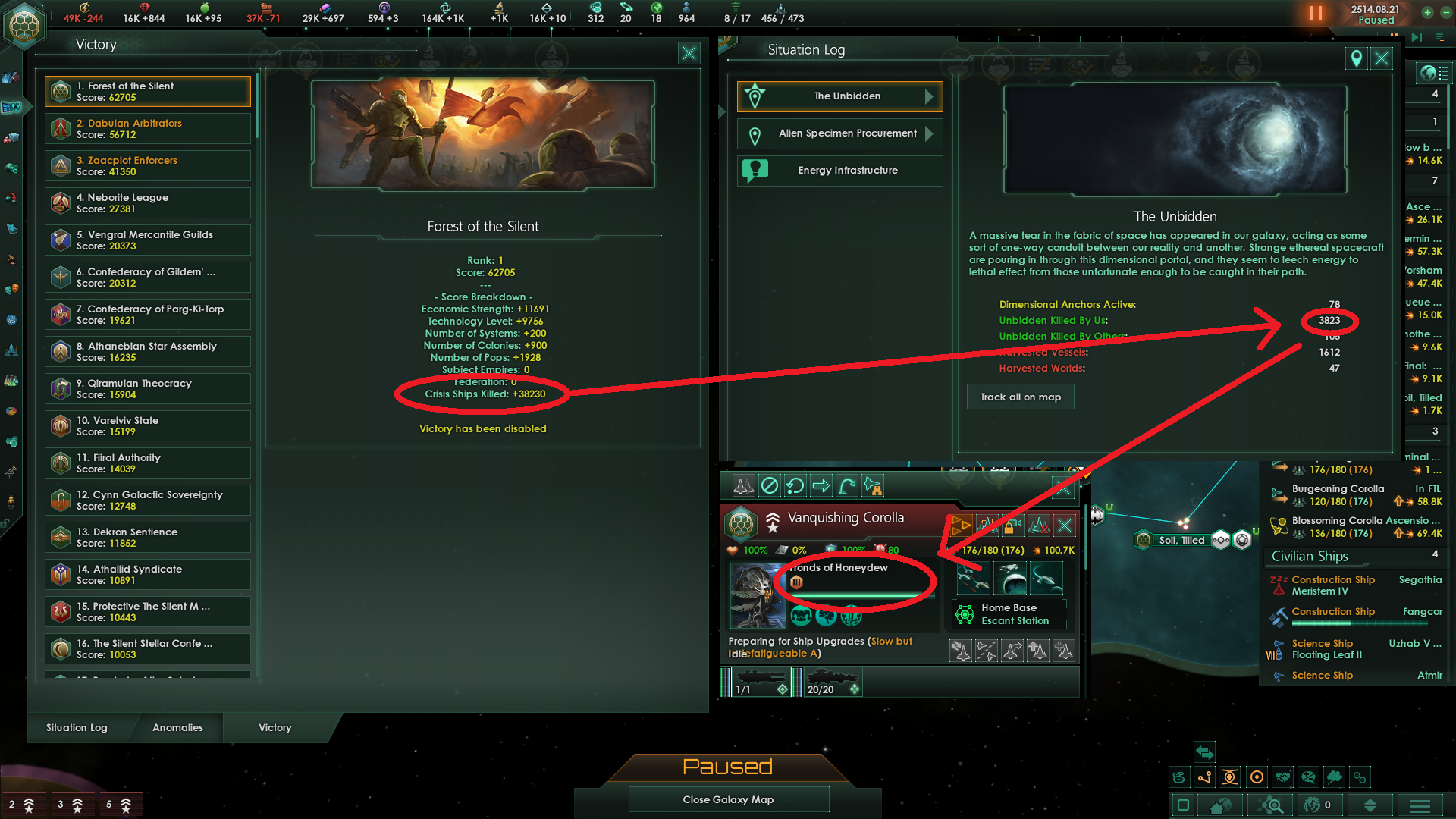Select Dabulan Arbitrators in the victory rankings
This screenshot has height=819, width=1456.
[x=147, y=128]
